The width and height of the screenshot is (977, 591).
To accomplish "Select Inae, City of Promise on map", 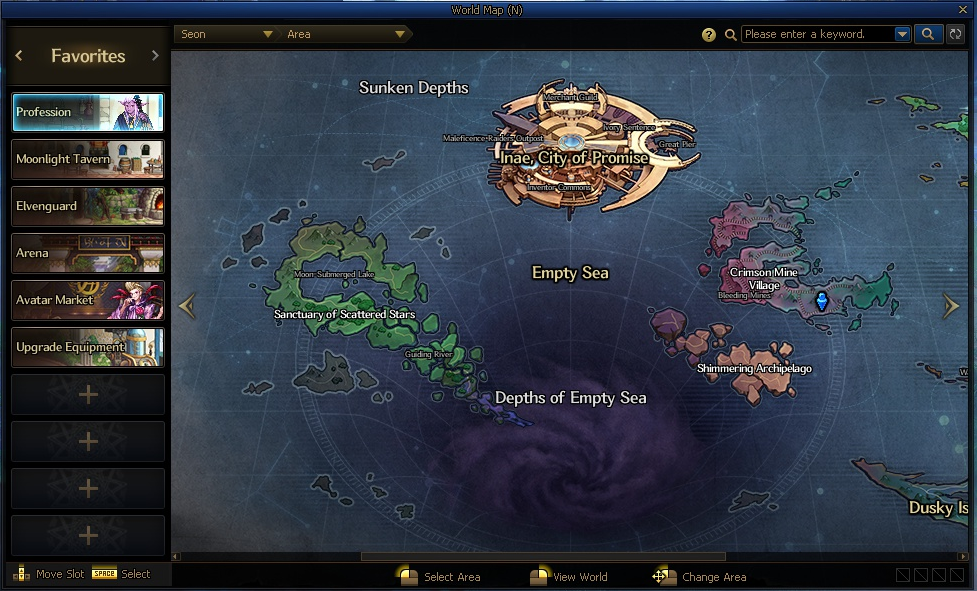I will click(x=574, y=158).
